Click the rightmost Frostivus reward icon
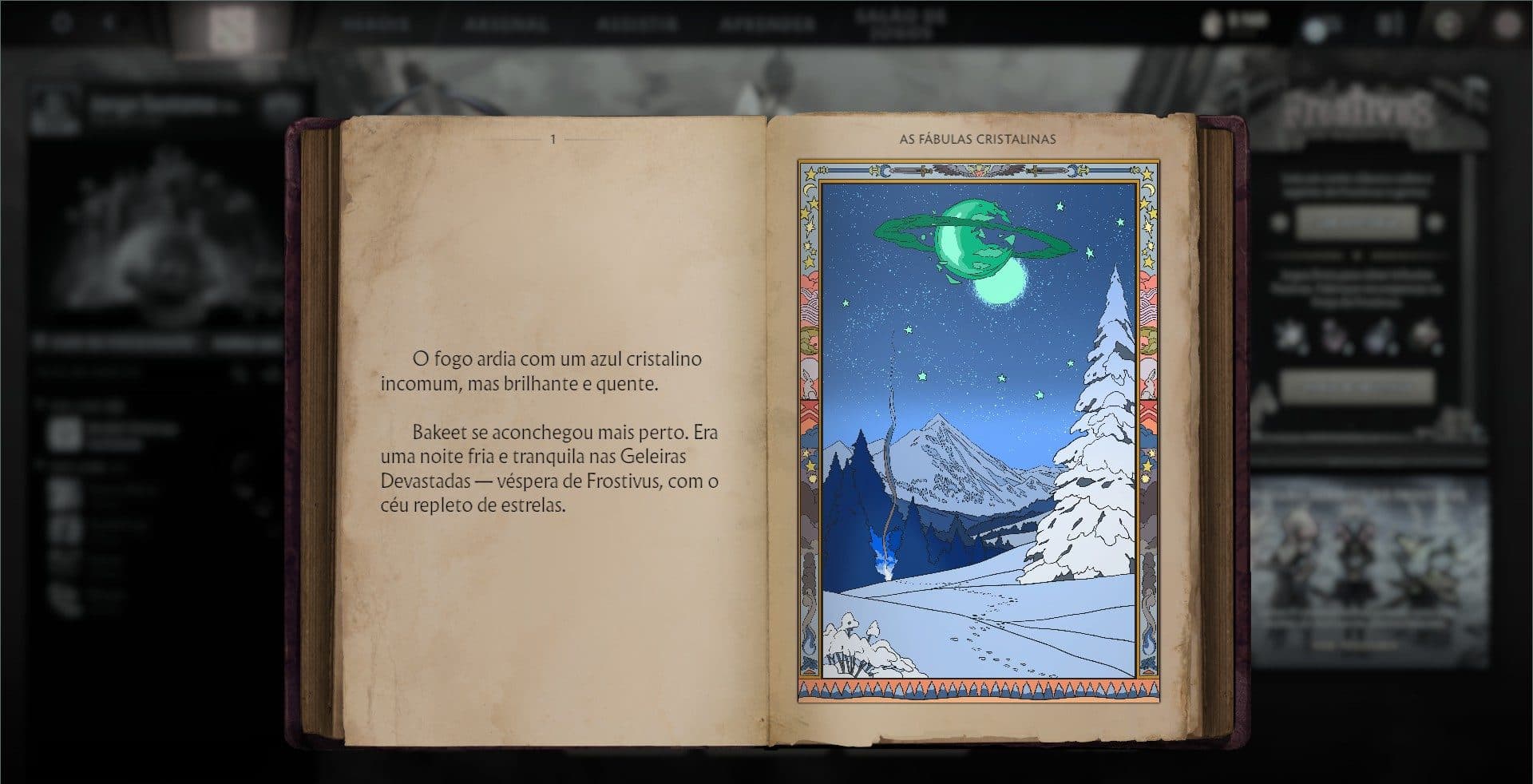1533x784 pixels. 1428,333
